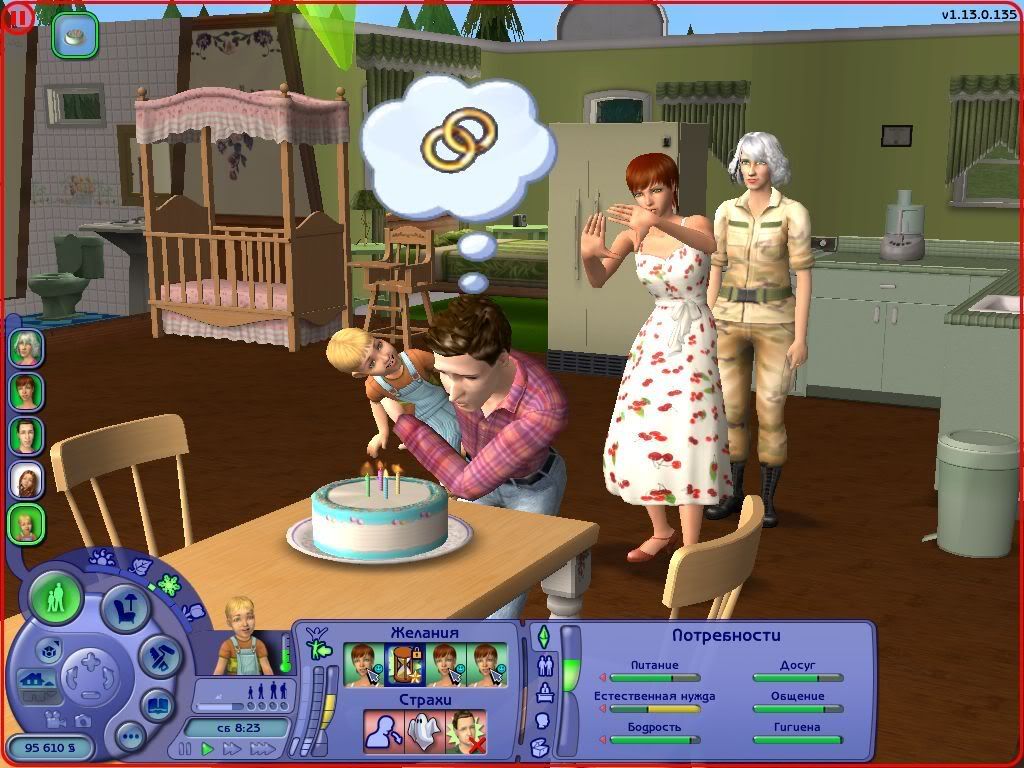The image size is (1024, 768).
Task: Select the locked hourglass want
Action: coord(404,664)
